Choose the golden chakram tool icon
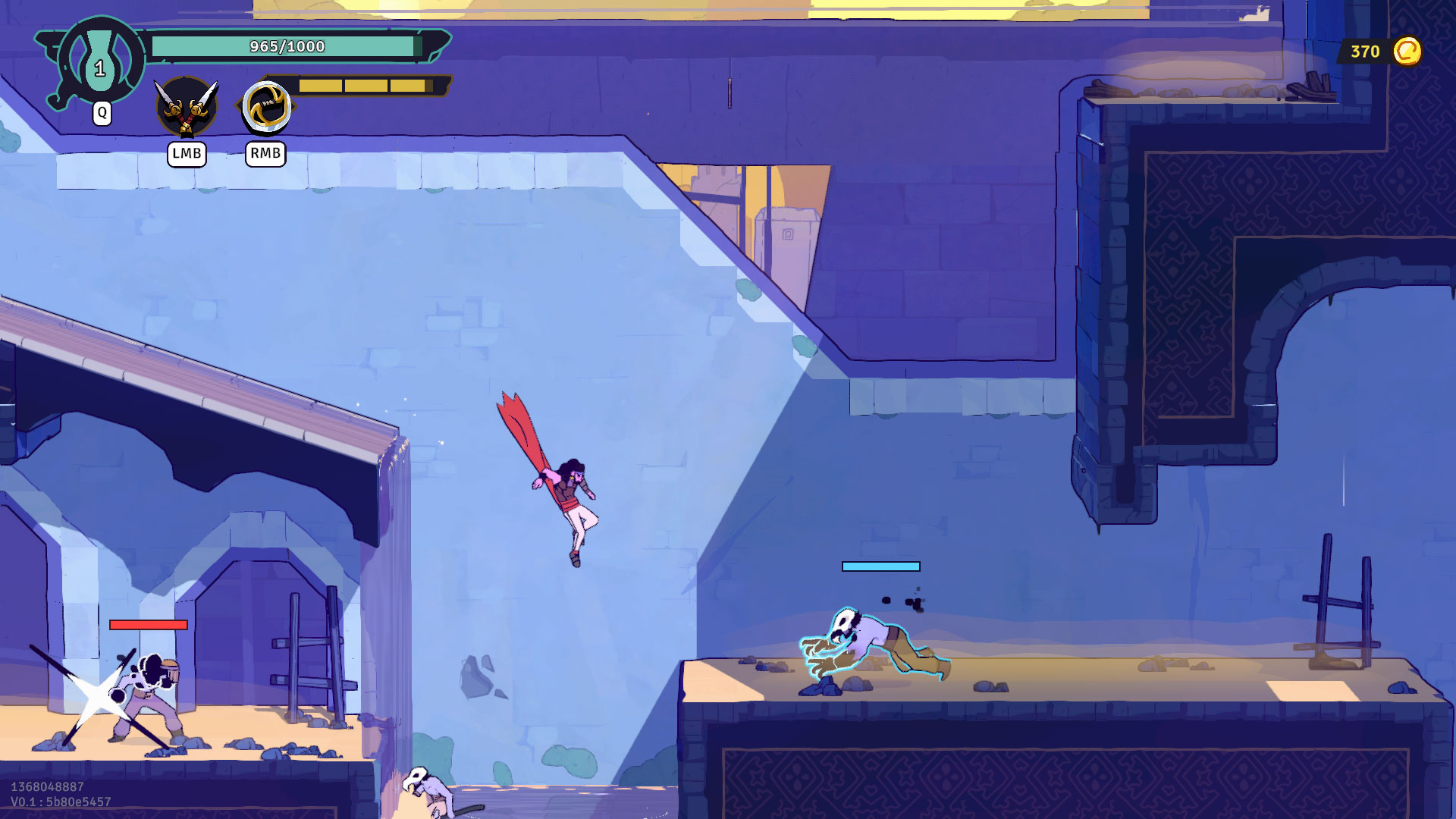This screenshot has width=1456, height=819. [266, 107]
